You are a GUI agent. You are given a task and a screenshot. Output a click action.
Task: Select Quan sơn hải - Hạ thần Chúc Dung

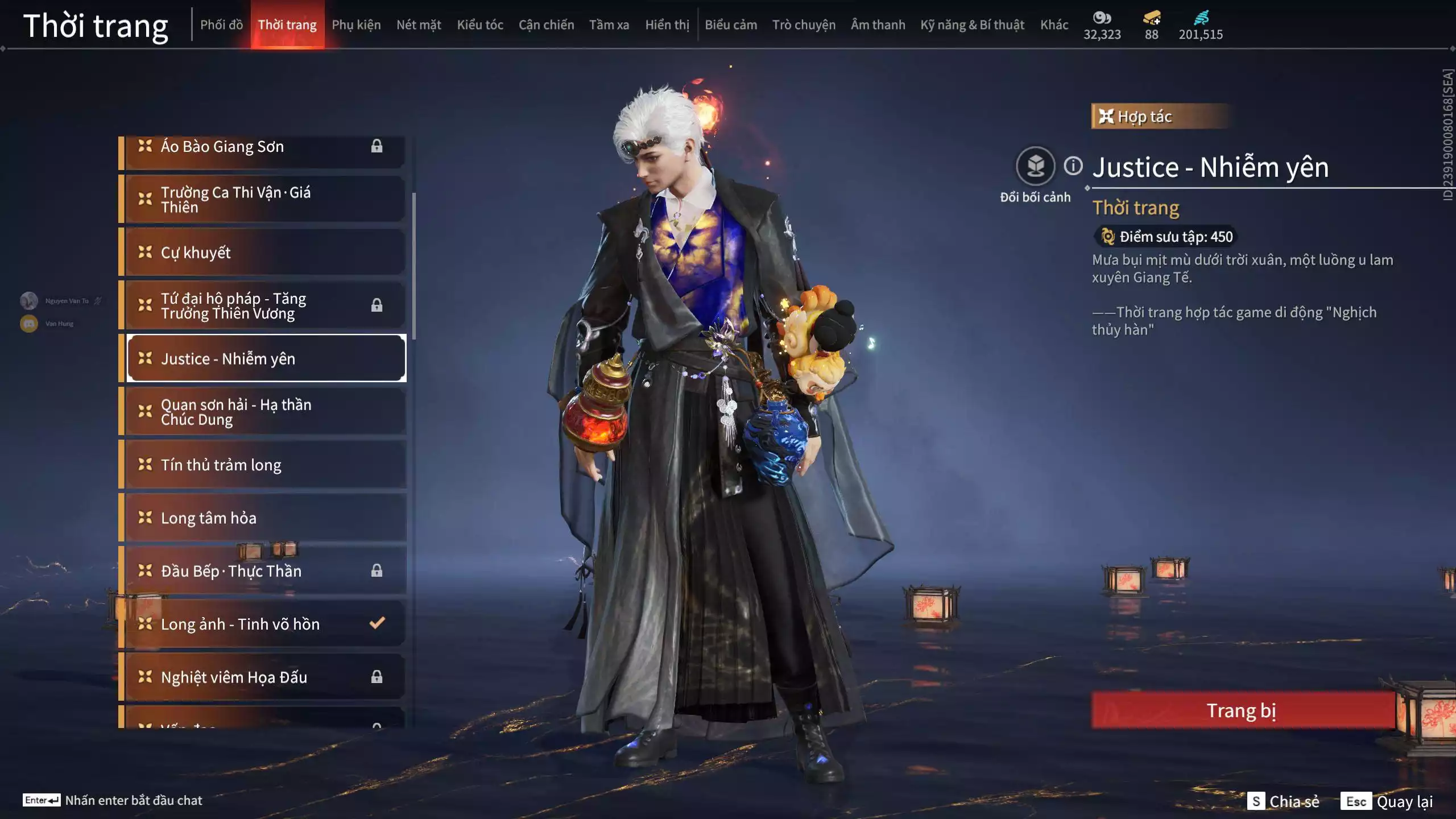tap(265, 412)
